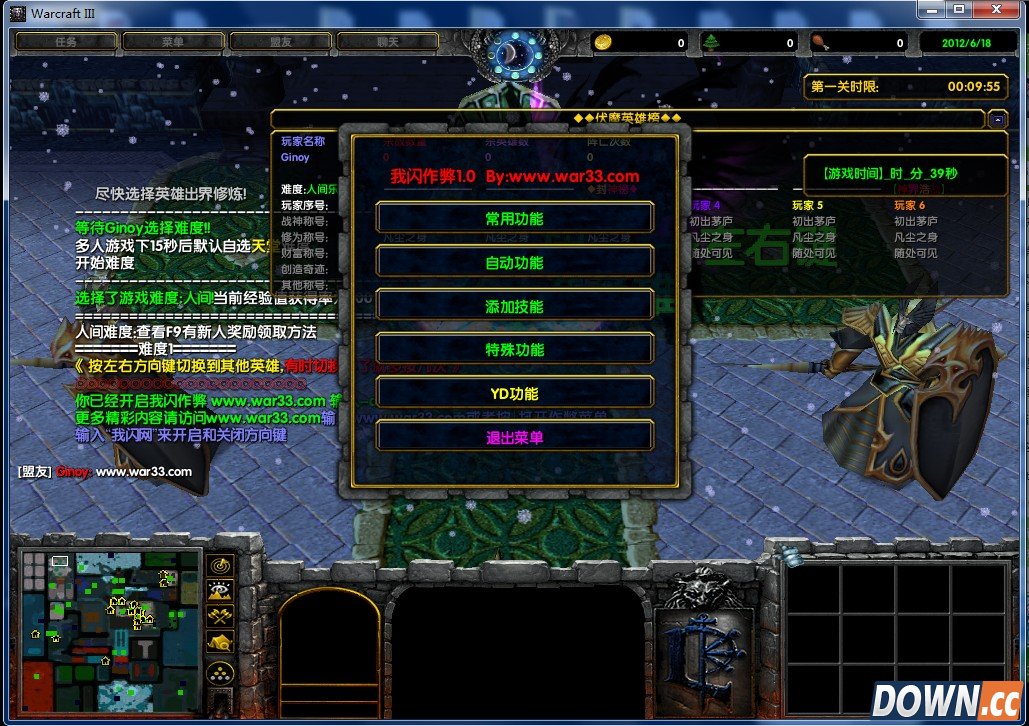Toggle ally color mode crossed-axes icon
The width and height of the screenshot is (1029, 726).
(220, 616)
